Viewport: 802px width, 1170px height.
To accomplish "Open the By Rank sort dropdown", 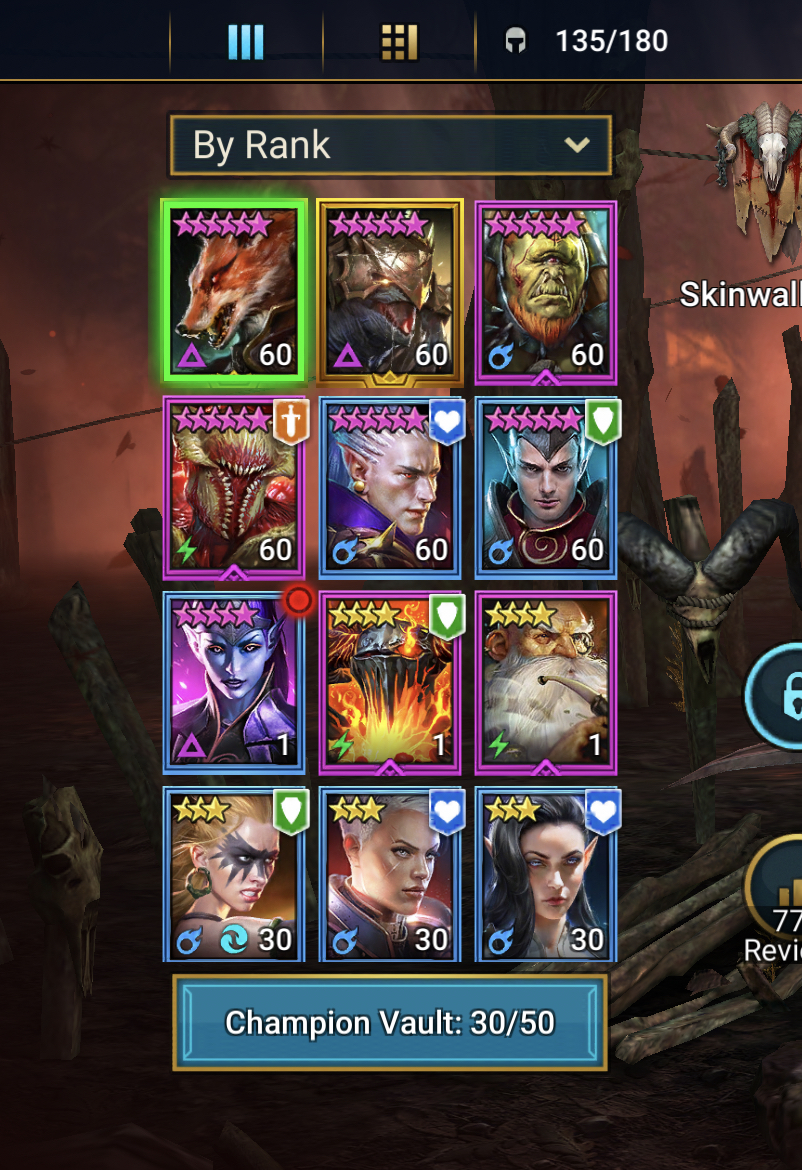I will 390,146.
